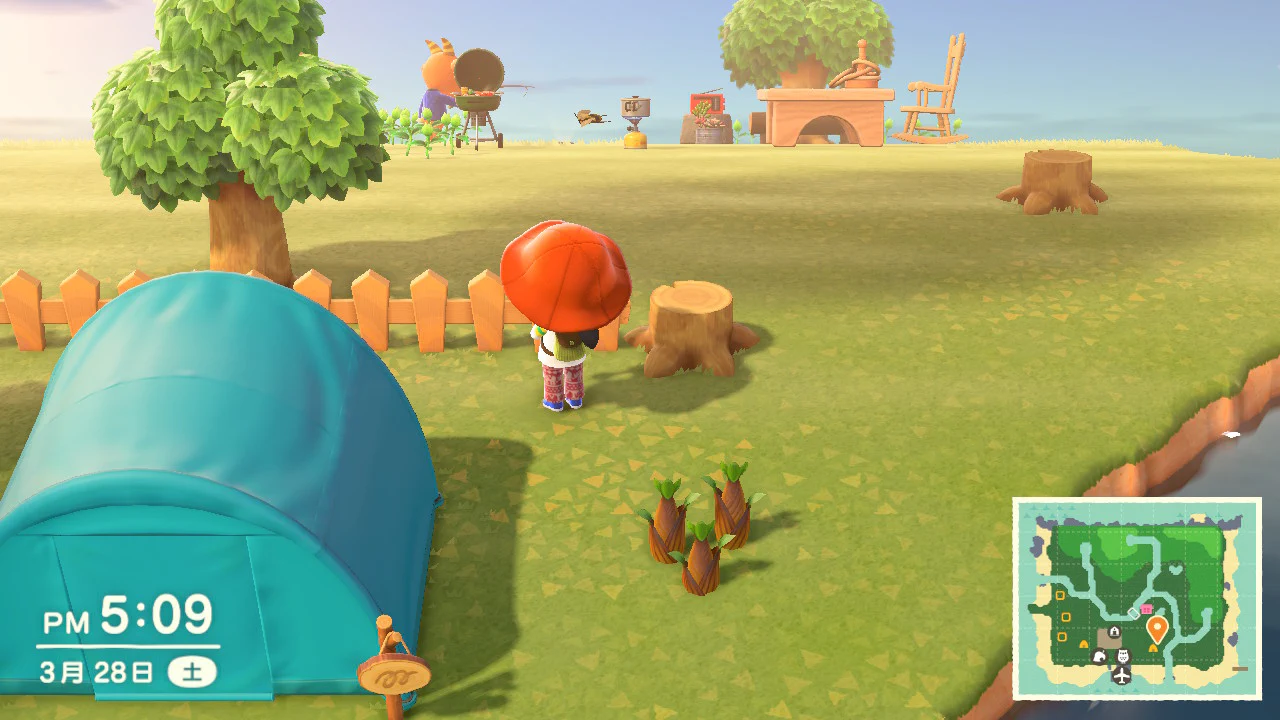Select the owl museum marker on minimap
The height and width of the screenshot is (720, 1280).
pyautogui.click(x=1123, y=656)
